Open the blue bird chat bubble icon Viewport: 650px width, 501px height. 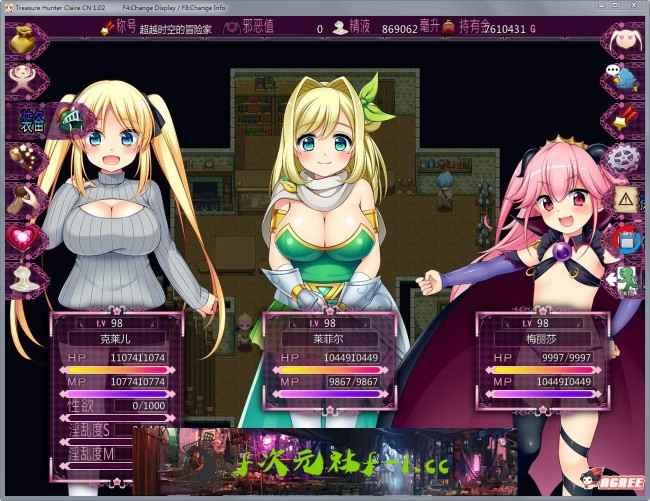pos(626,78)
